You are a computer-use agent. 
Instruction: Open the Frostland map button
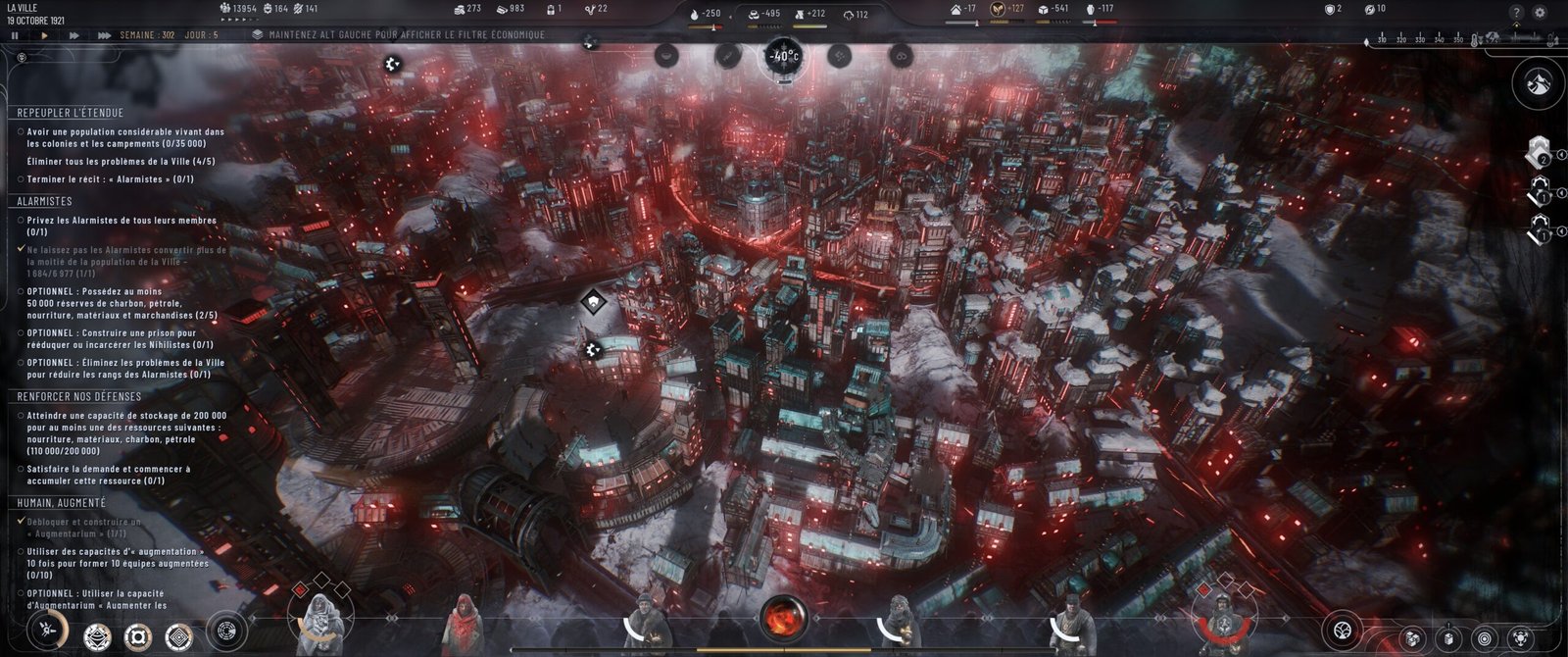[1538, 83]
